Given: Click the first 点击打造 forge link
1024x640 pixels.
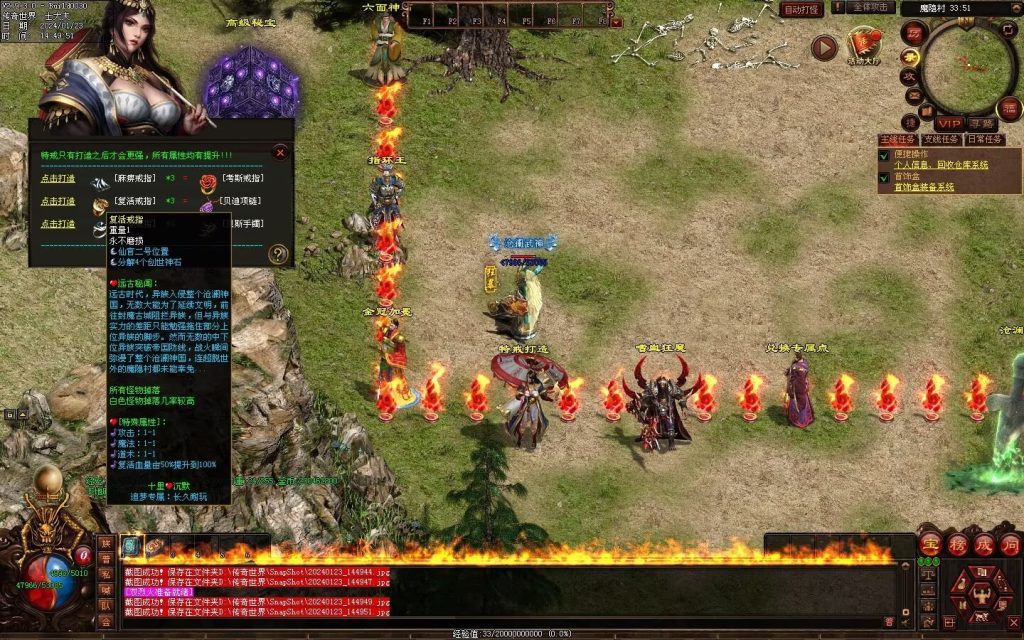Looking at the screenshot, I should [x=58, y=178].
